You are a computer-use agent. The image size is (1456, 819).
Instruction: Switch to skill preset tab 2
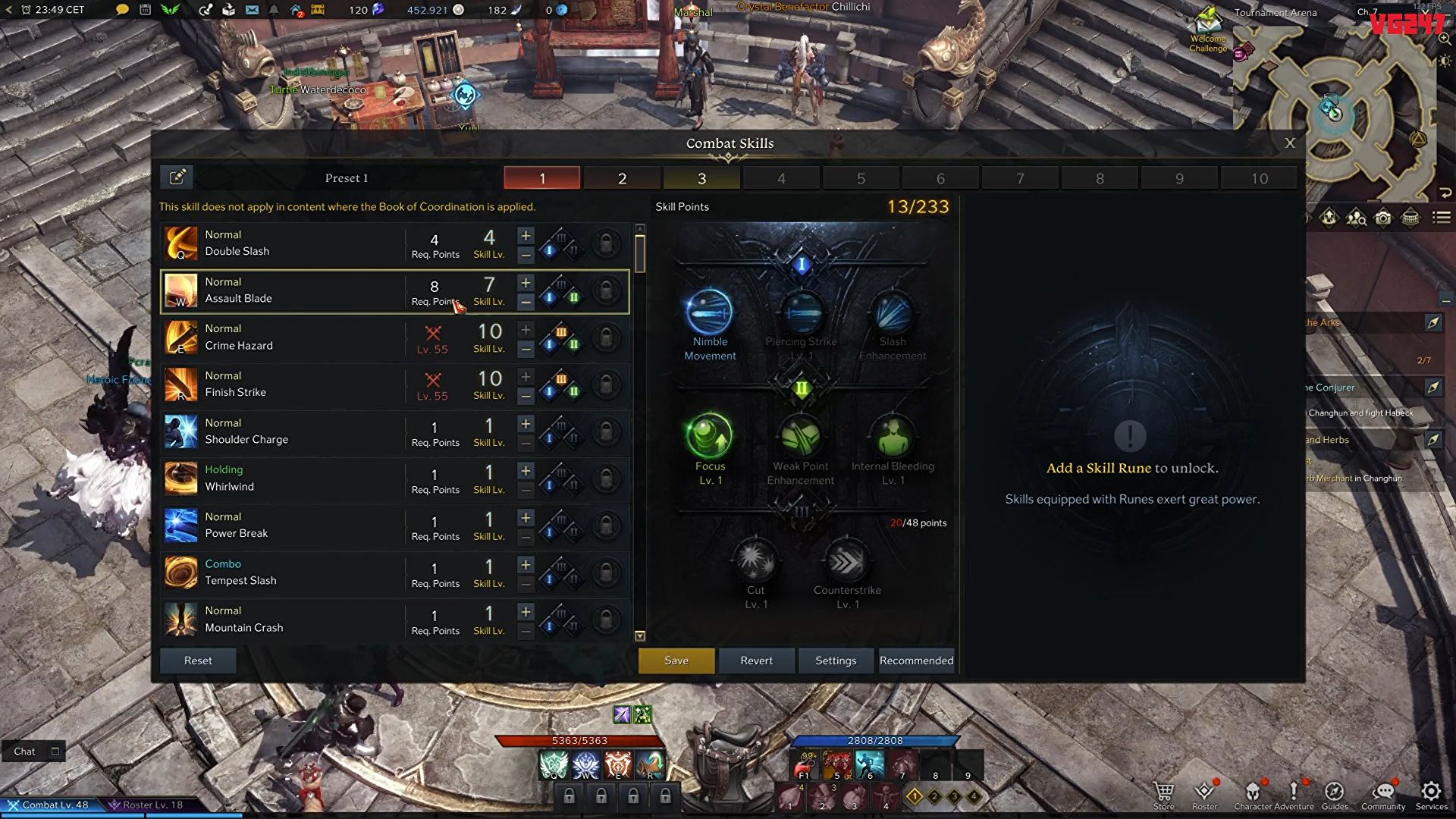[x=622, y=178]
